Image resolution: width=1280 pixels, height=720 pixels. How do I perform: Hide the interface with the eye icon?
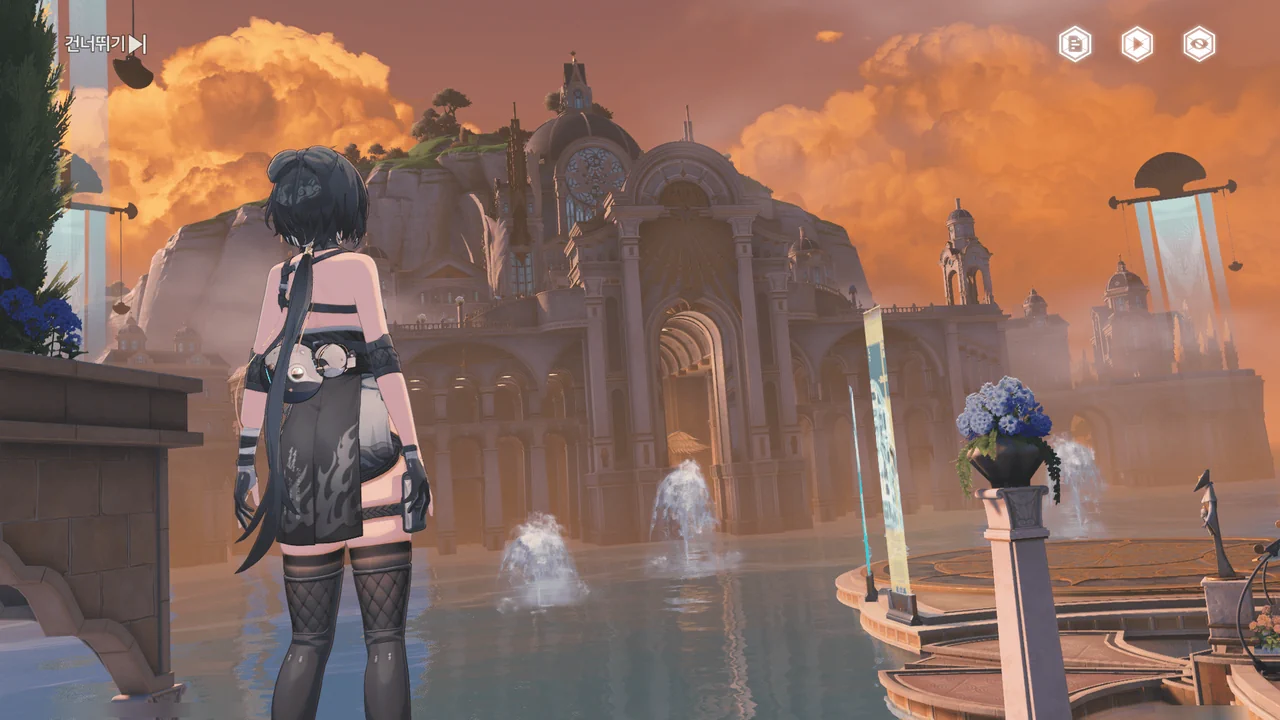pos(1199,44)
